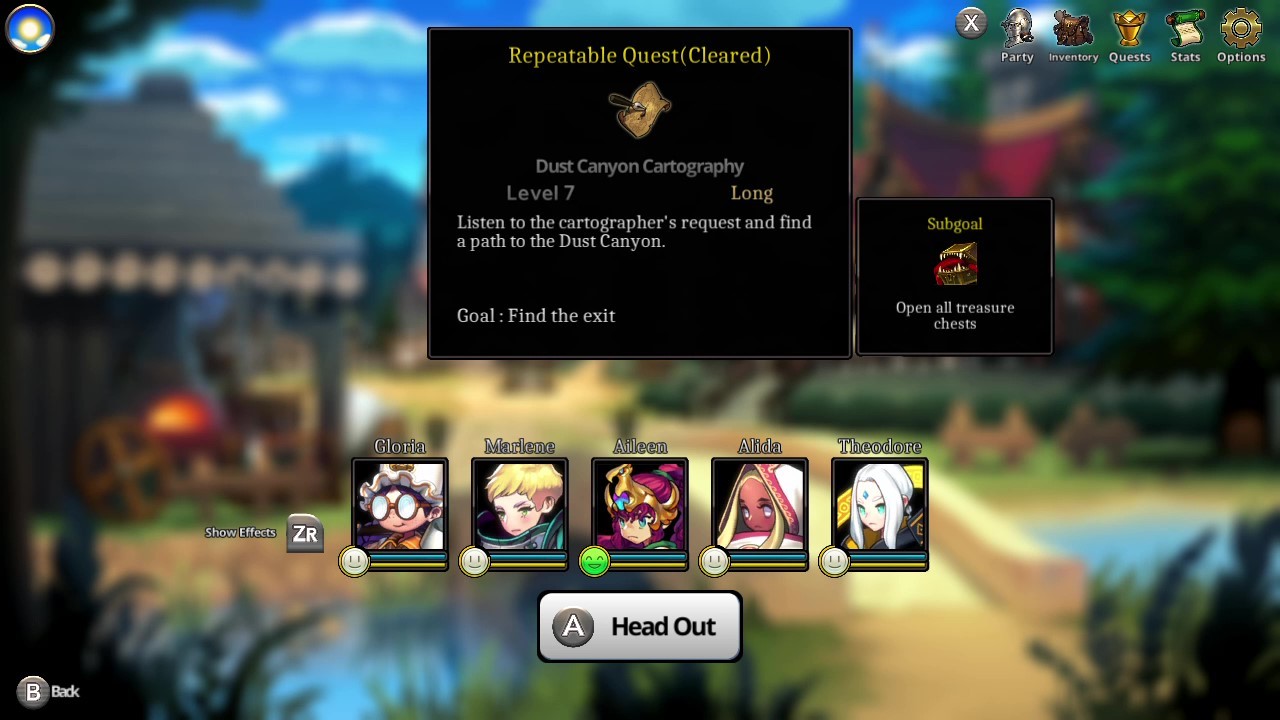1280x720 pixels.
Task: Toggle Theodore's mood indicator
Action: [x=834, y=561]
